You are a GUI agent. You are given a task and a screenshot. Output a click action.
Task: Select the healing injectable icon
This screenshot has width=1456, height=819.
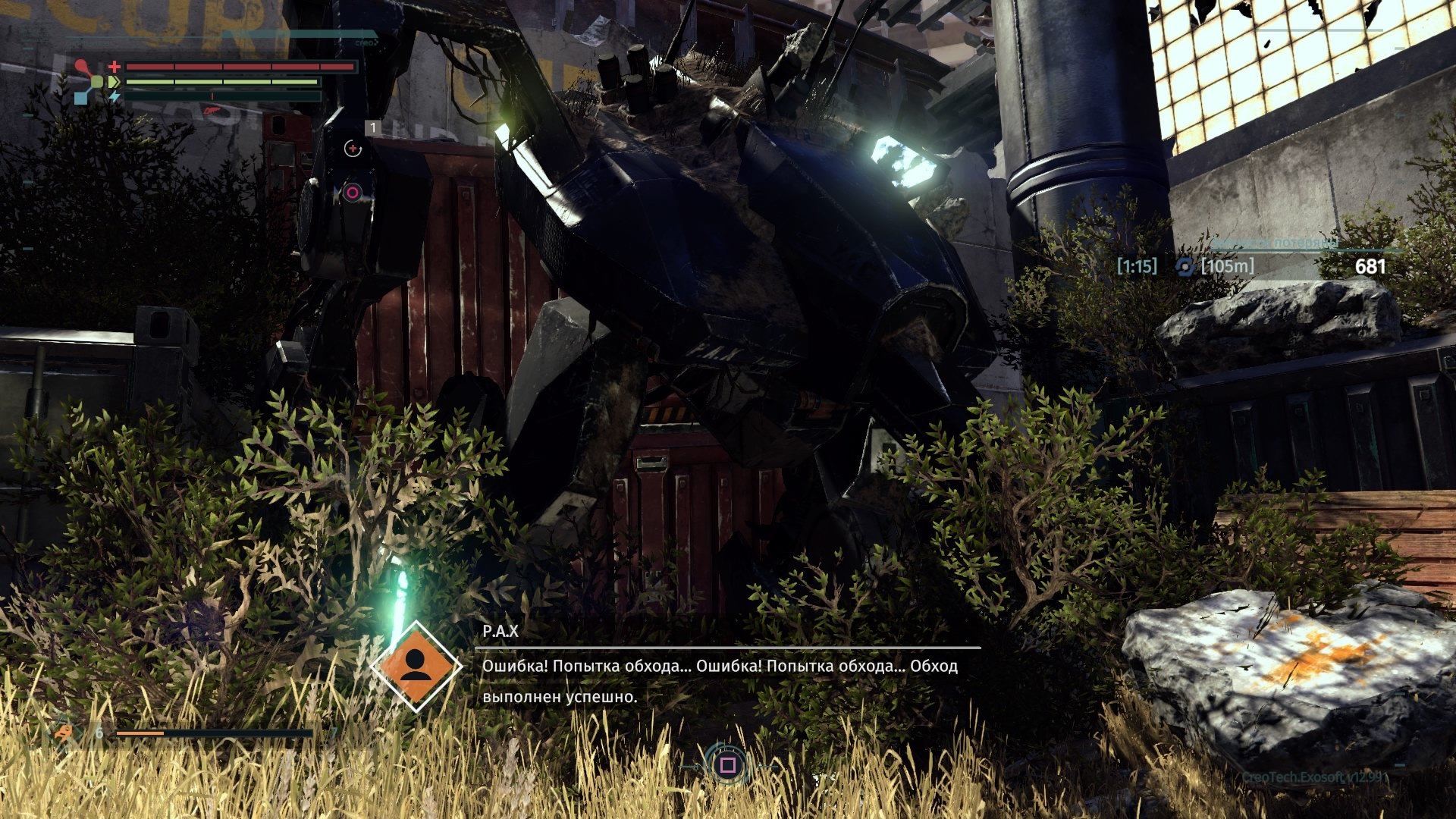point(353,149)
